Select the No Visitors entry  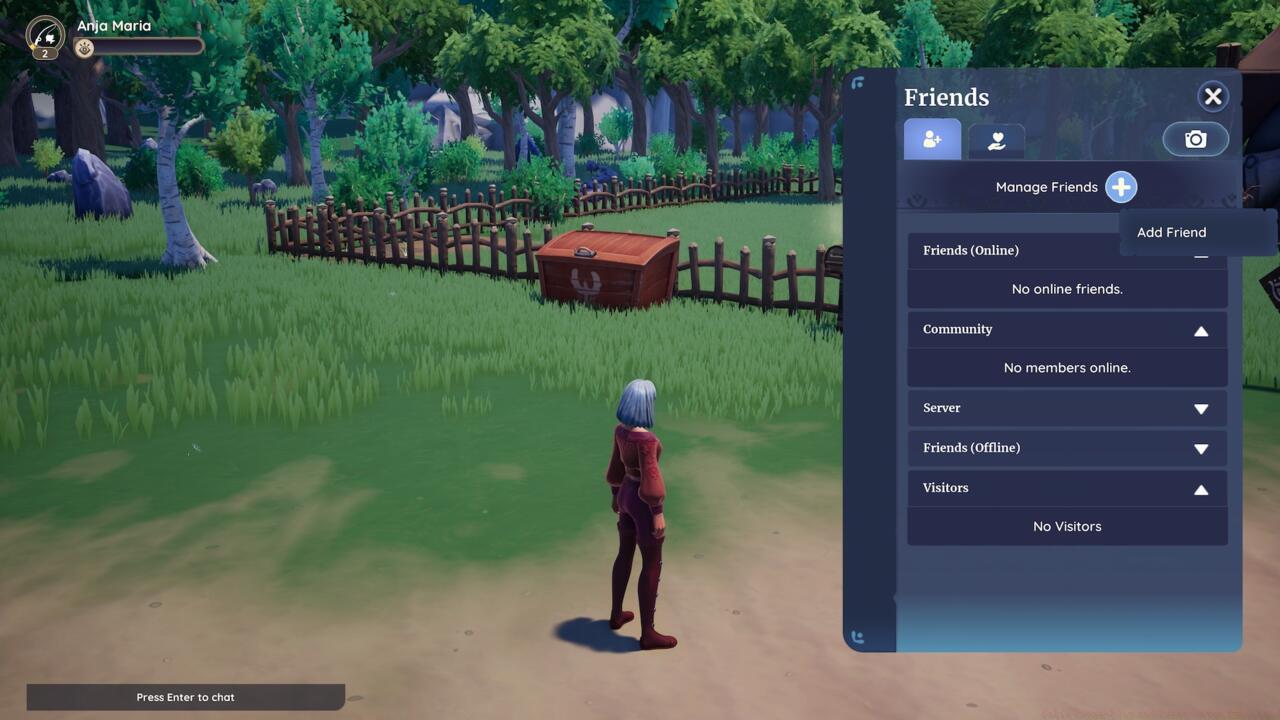(1067, 526)
